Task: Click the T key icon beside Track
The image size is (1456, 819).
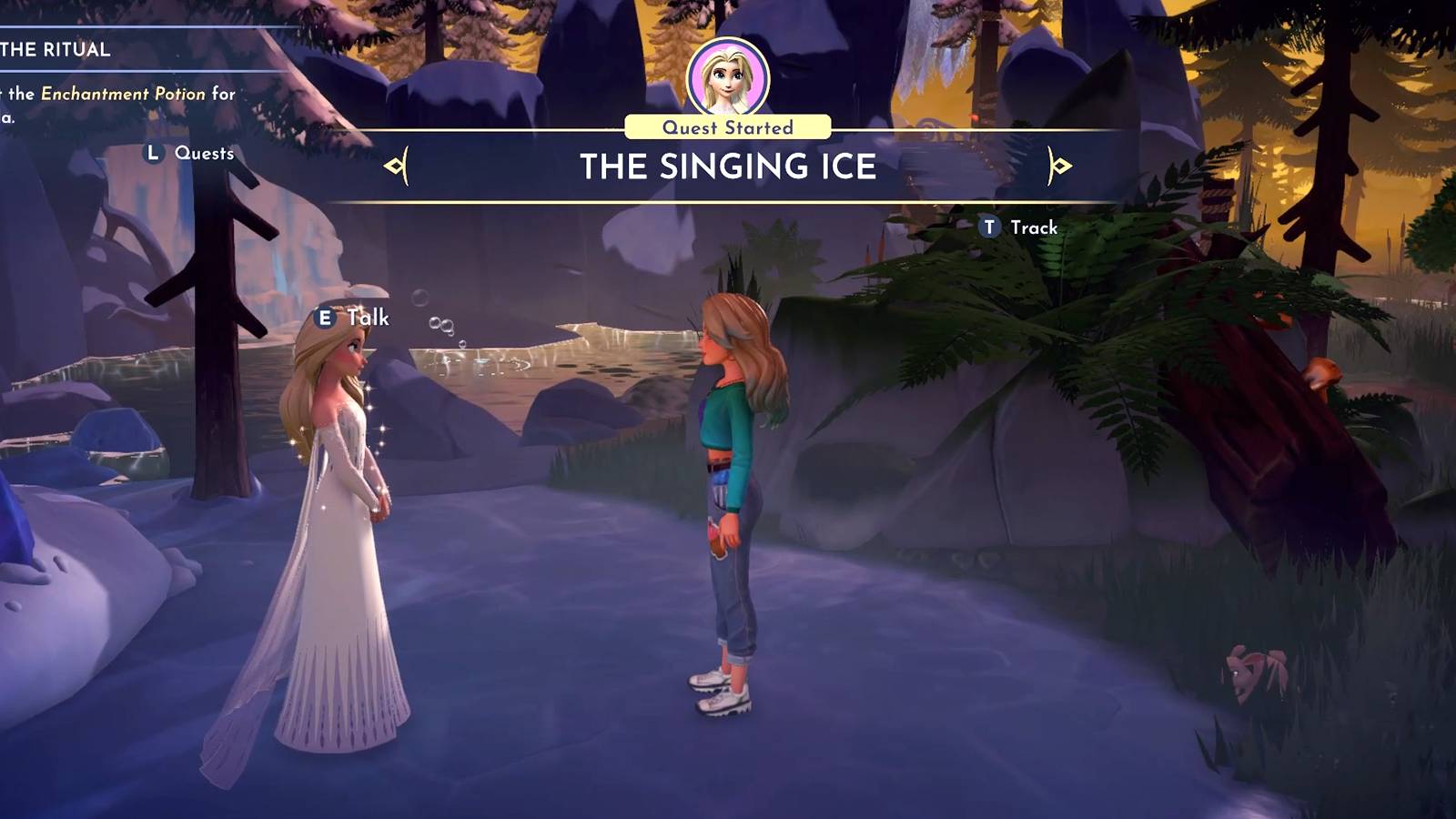Action: coord(988,227)
